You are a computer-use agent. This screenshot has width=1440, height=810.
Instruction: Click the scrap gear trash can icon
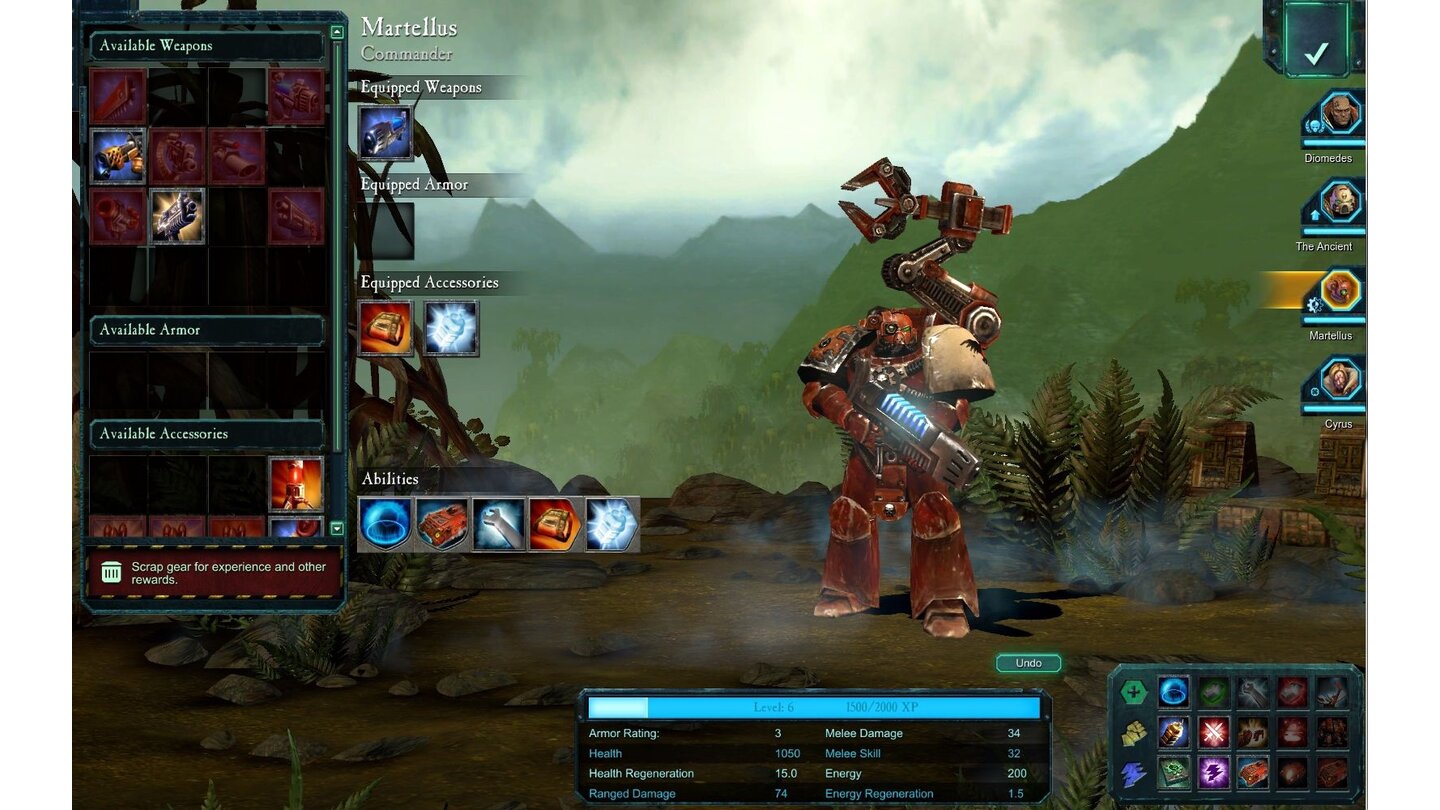[113, 571]
